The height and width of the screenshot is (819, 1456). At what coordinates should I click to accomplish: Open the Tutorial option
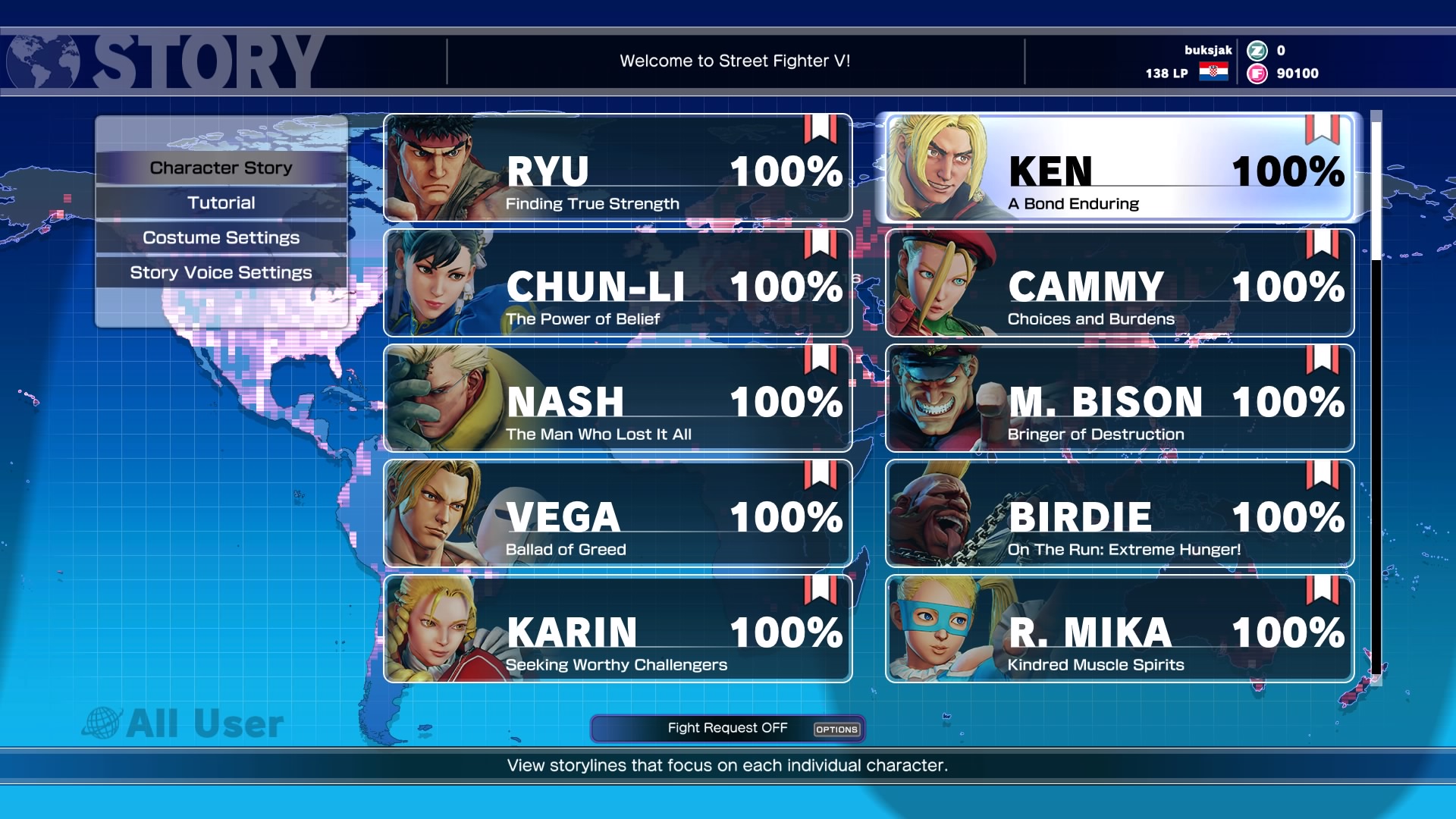[x=221, y=202]
